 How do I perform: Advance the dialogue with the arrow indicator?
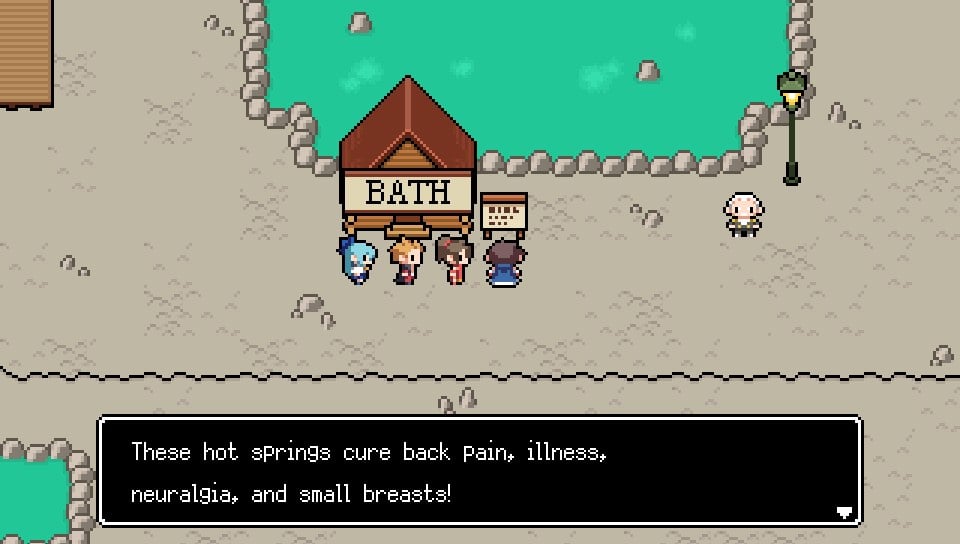tap(844, 512)
